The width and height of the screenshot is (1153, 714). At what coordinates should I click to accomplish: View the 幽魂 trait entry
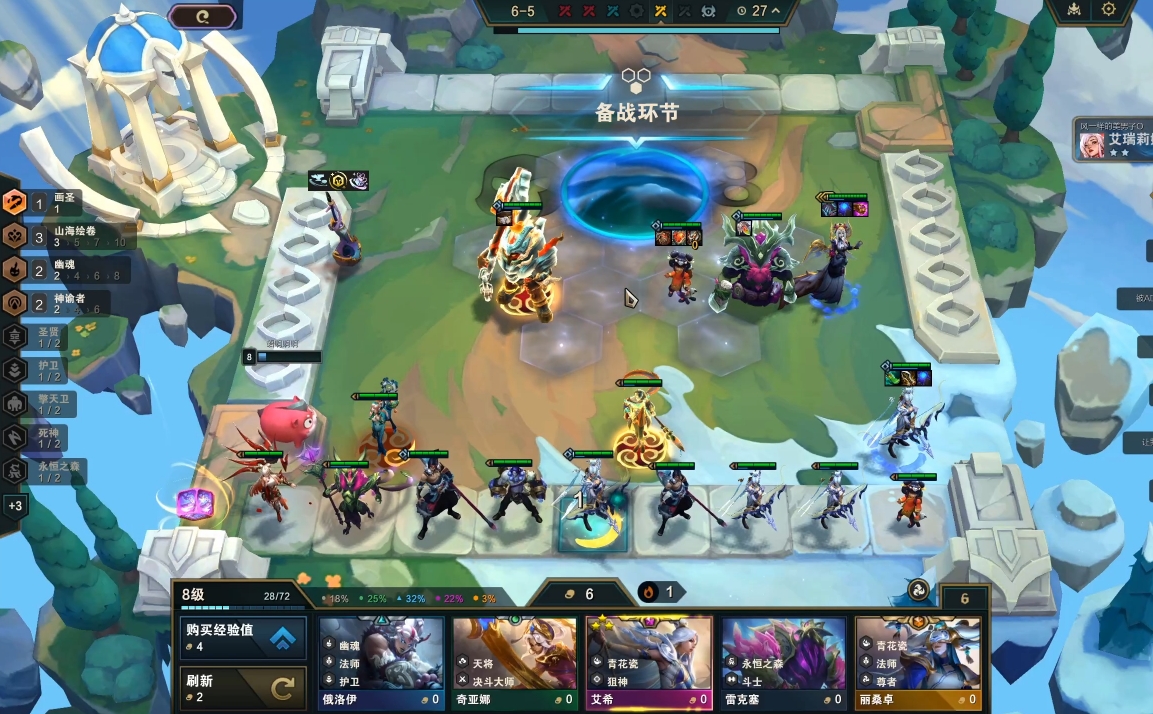point(55,270)
